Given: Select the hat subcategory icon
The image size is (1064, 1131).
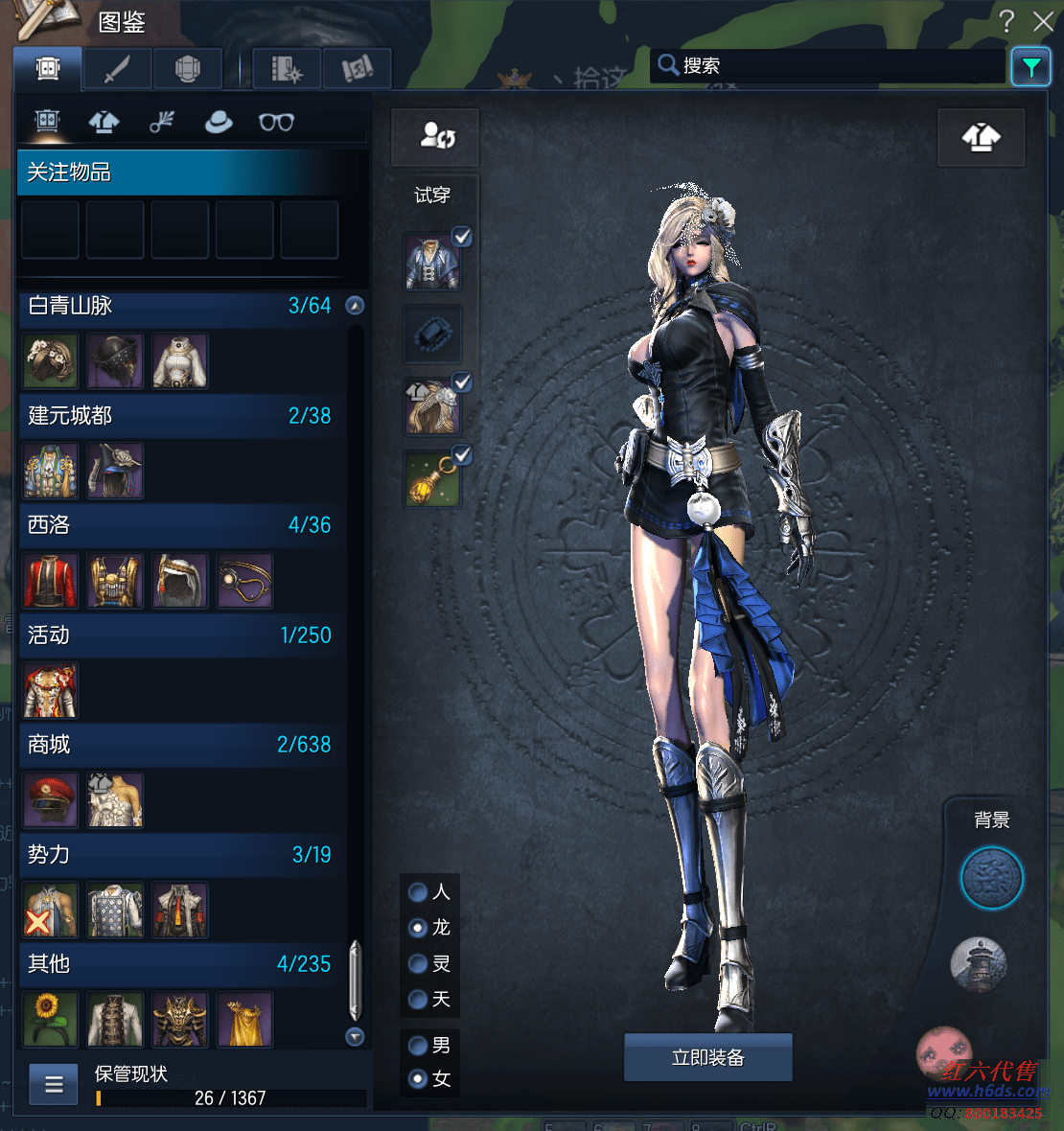Looking at the screenshot, I should click(219, 122).
